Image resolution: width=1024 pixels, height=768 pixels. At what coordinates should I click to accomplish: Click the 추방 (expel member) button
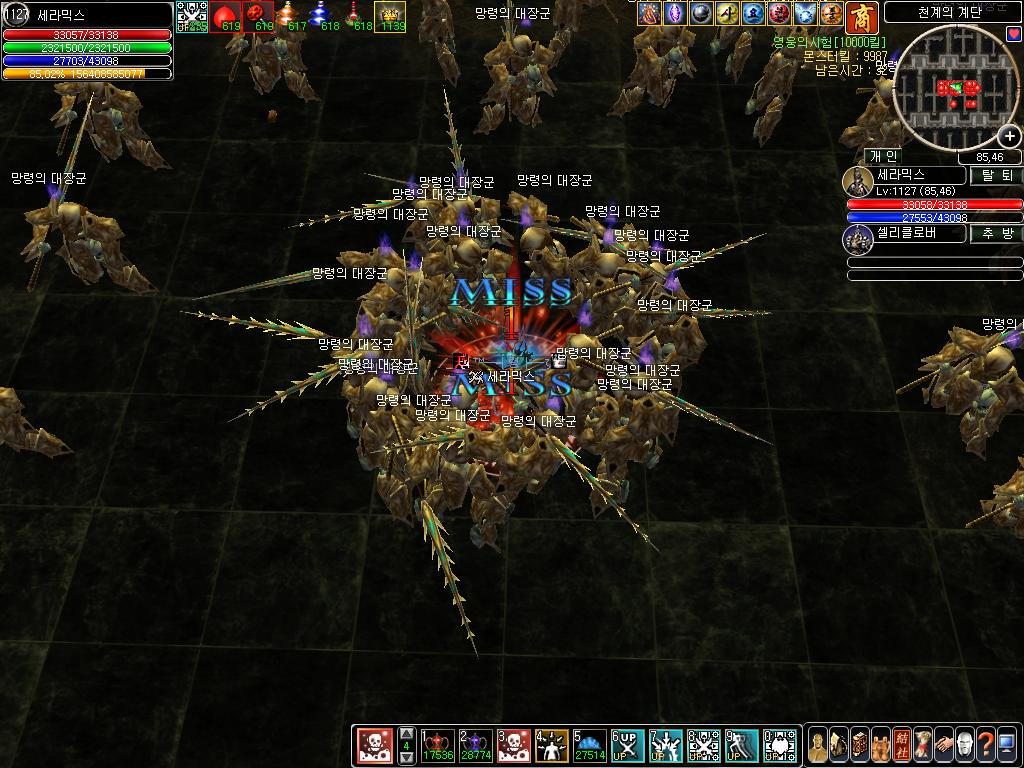[995, 233]
